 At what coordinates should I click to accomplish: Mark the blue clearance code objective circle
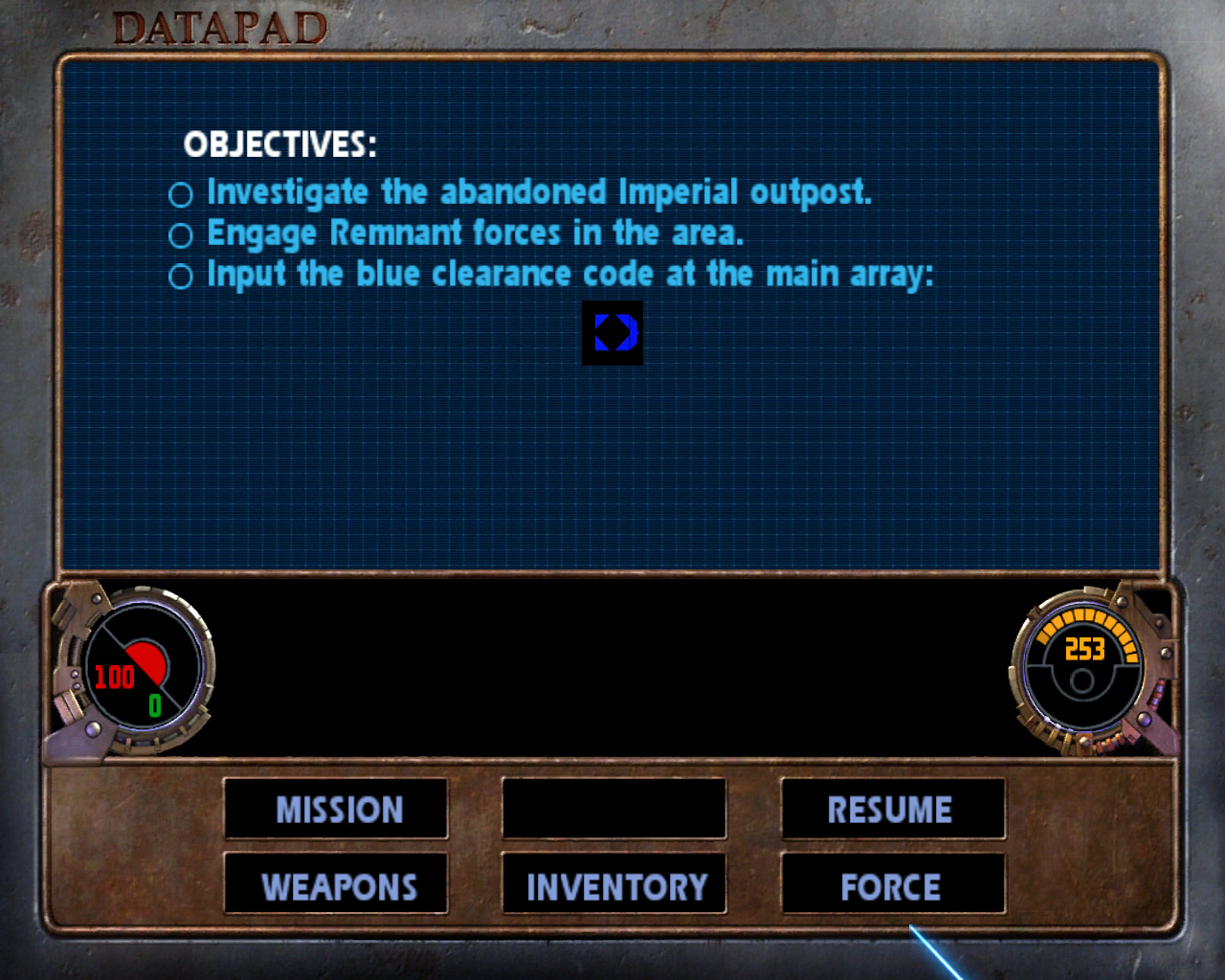(x=181, y=276)
